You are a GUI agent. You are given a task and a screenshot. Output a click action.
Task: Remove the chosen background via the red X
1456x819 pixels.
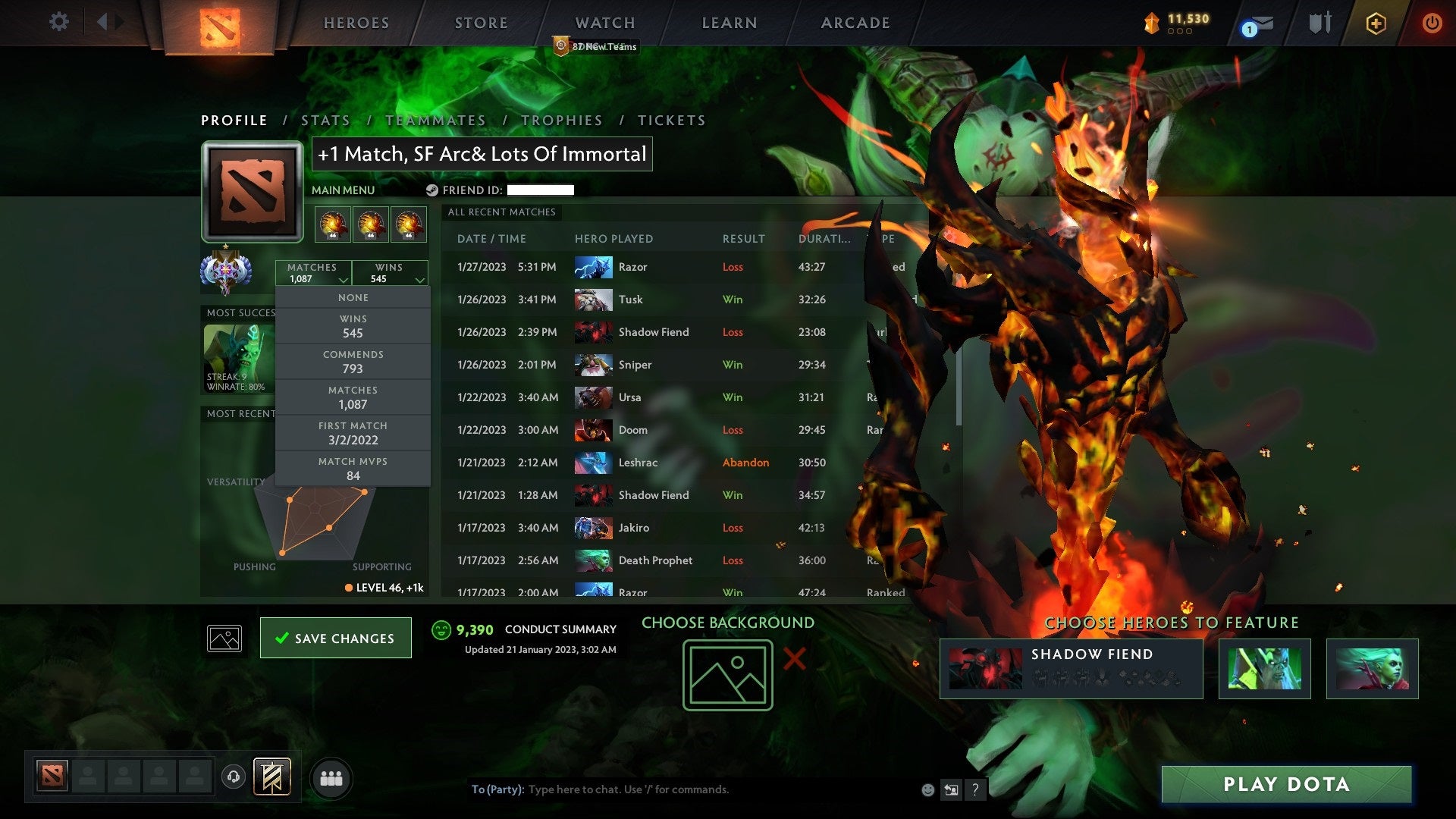point(793,660)
